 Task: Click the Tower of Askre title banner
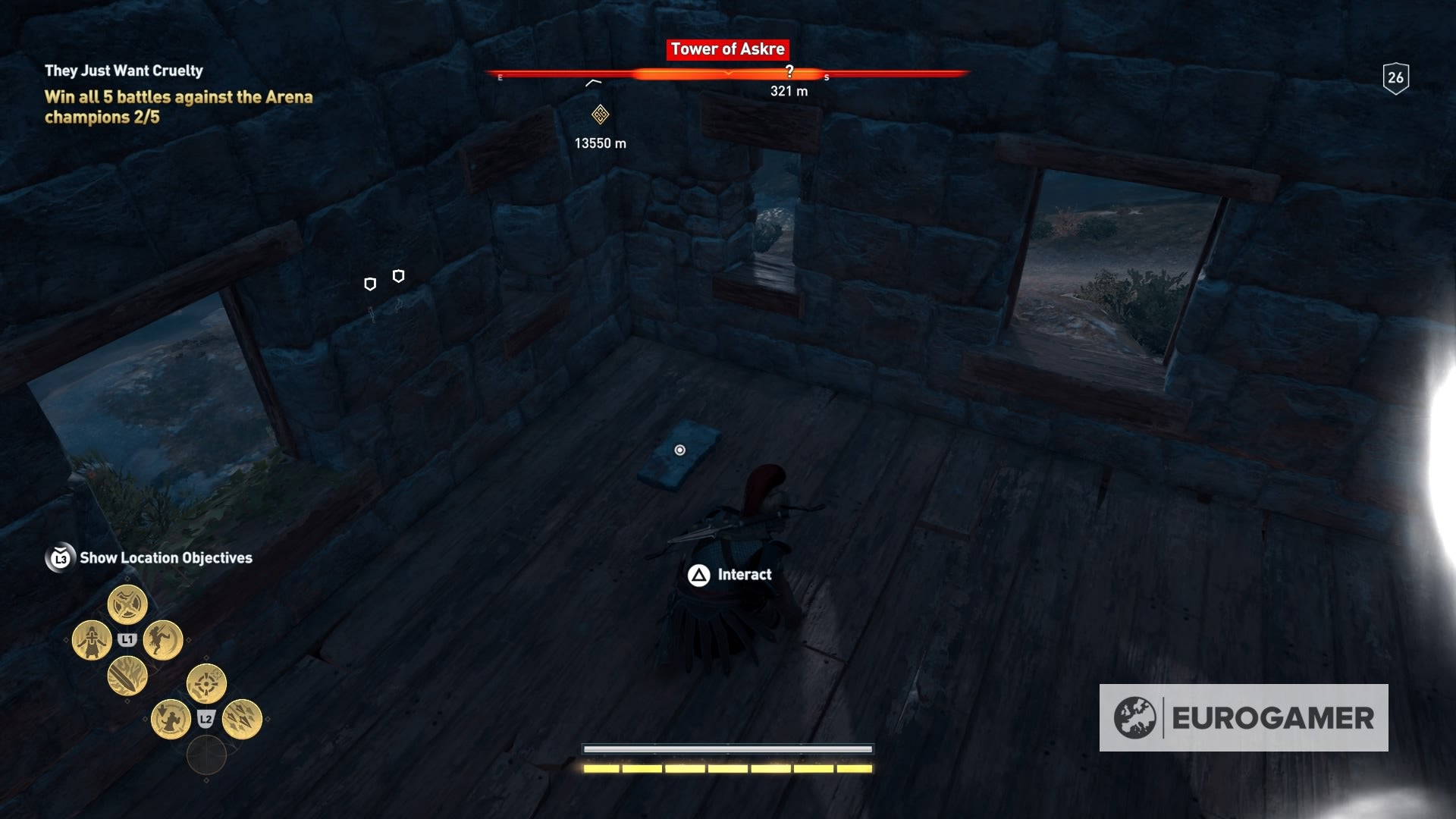coord(728,50)
